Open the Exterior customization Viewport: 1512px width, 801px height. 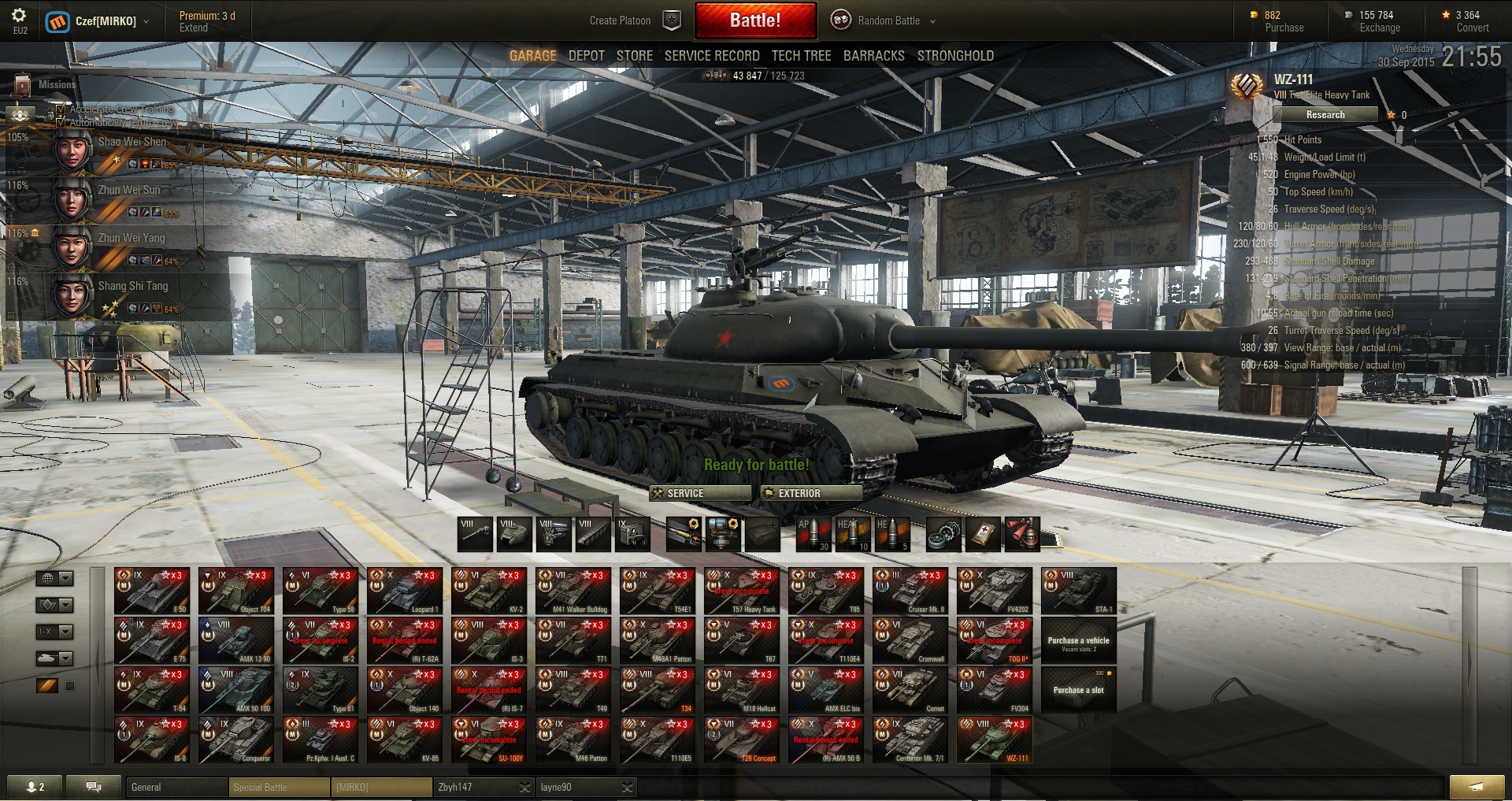tap(811, 493)
